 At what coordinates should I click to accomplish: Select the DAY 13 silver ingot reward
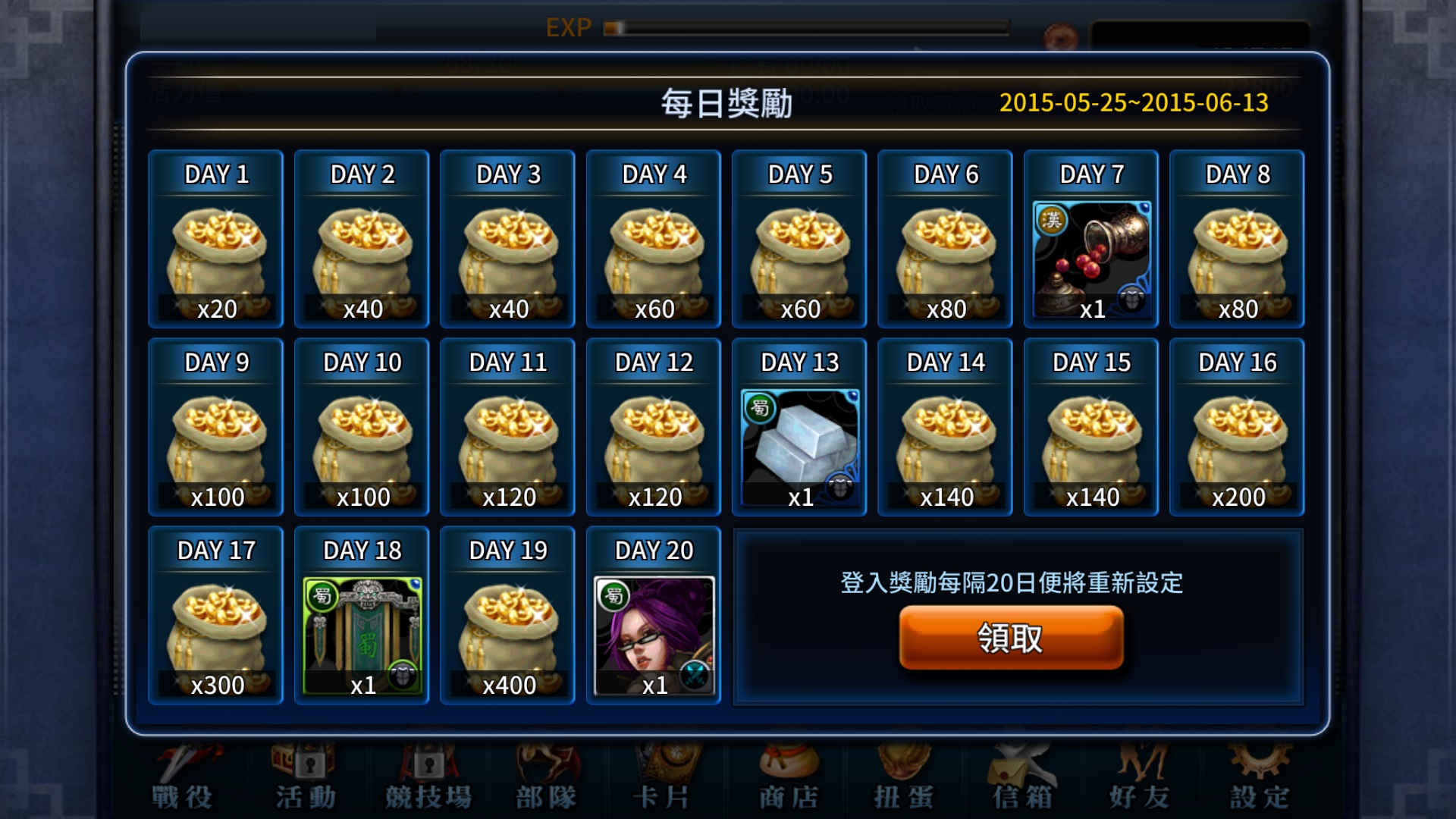tap(799, 428)
